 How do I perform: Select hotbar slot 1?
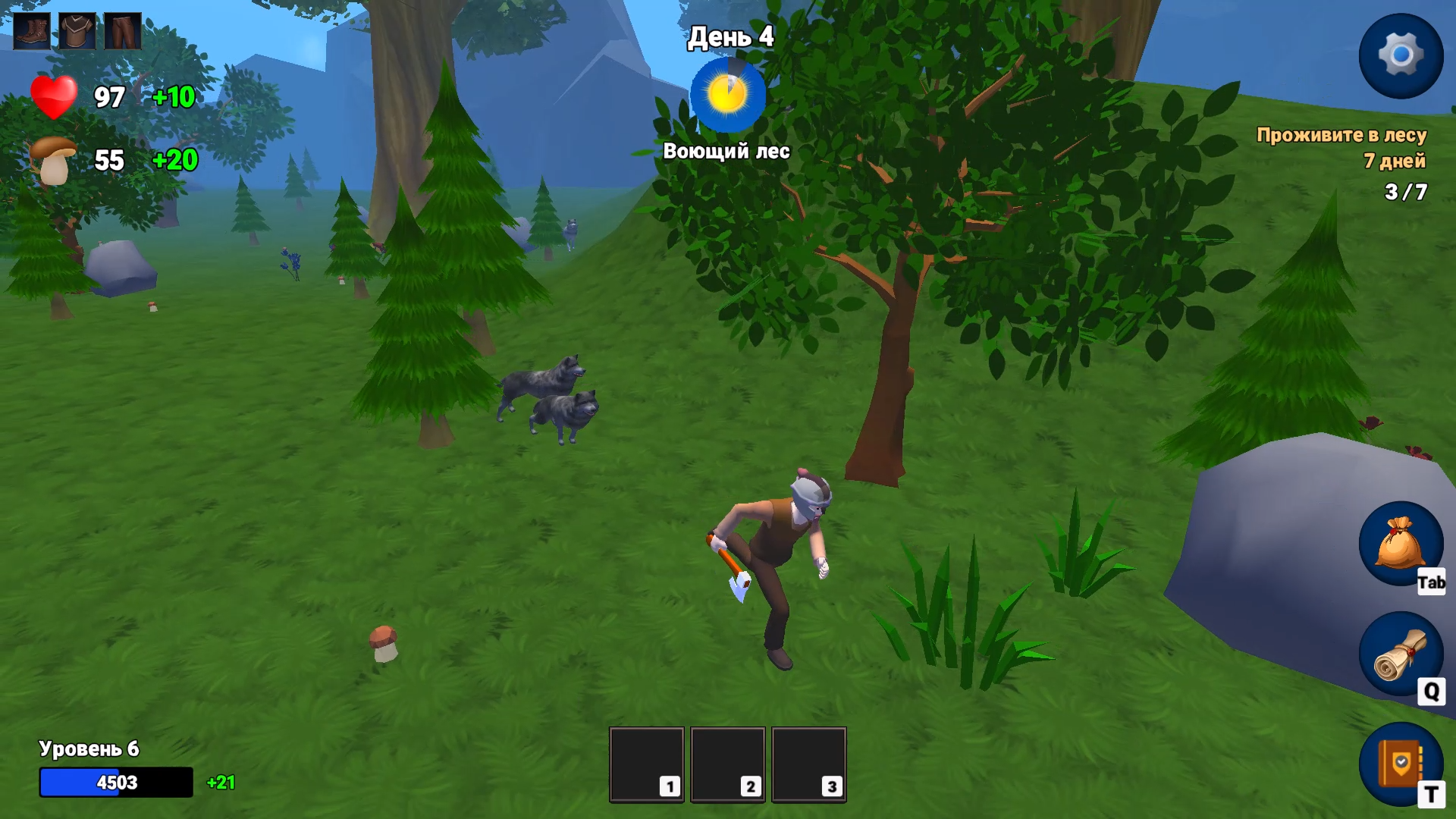pos(646,764)
